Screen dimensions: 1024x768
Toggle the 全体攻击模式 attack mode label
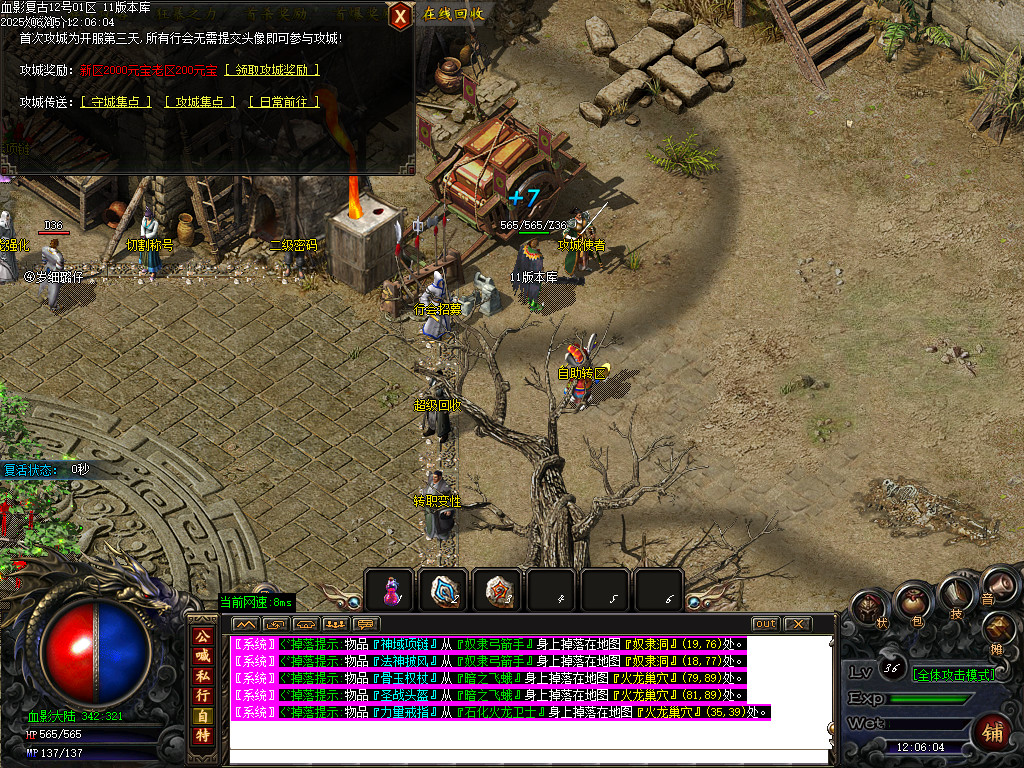[954, 674]
